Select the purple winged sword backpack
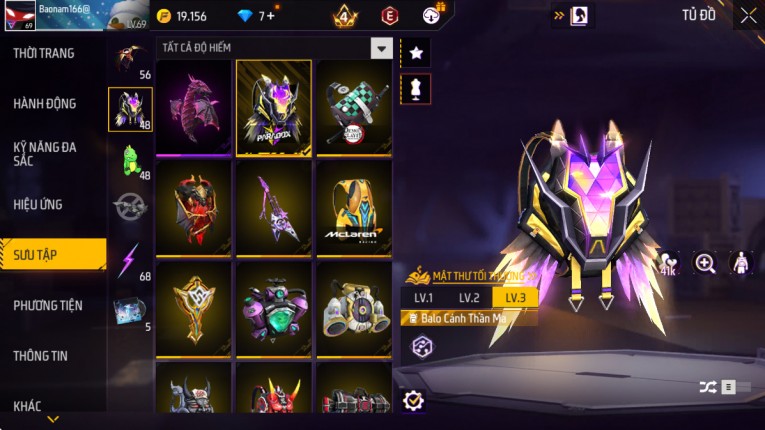This screenshot has height=430, width=765. (274, 207)
